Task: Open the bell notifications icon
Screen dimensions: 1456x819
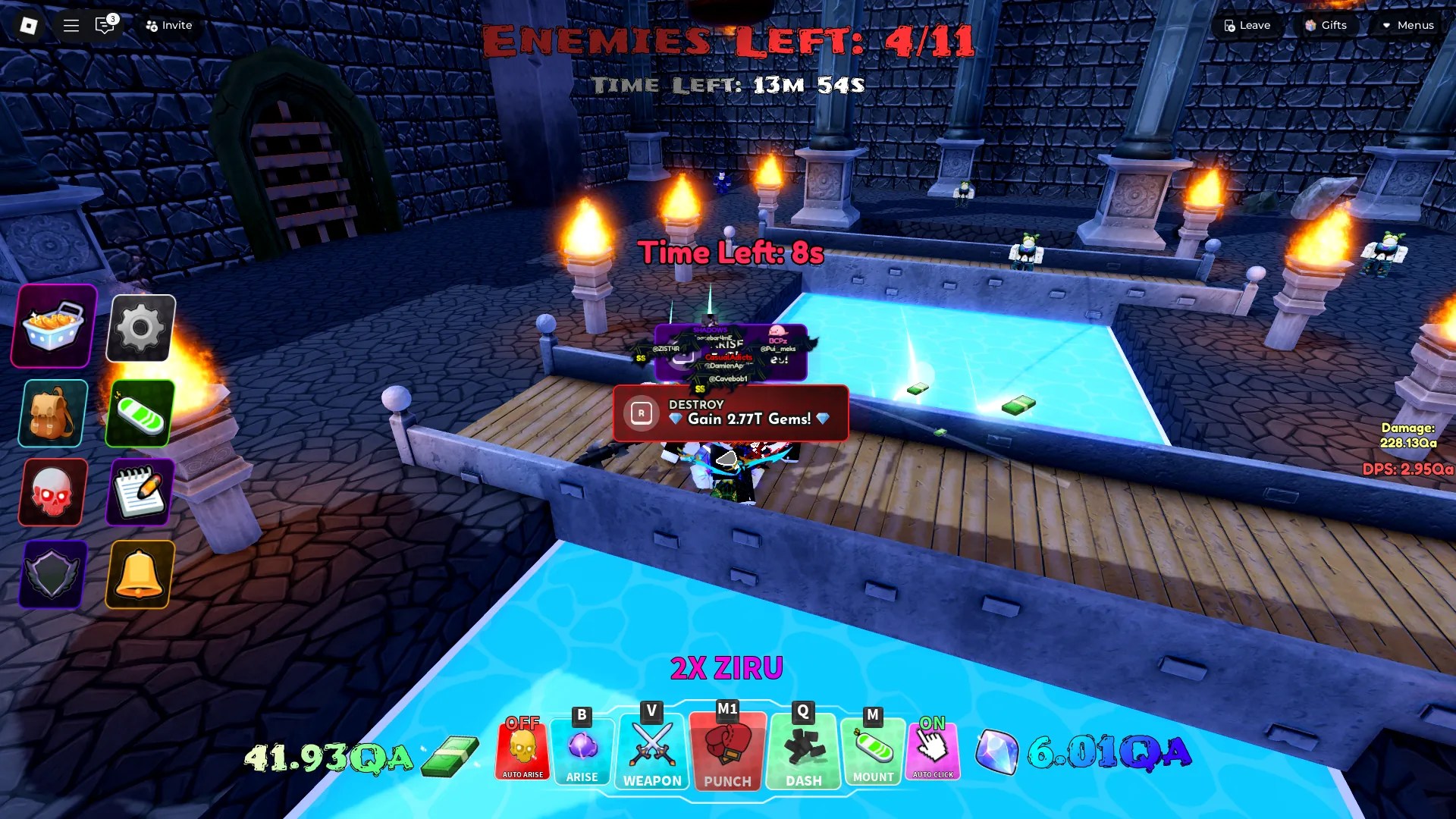Action: (x=140, y=574)
